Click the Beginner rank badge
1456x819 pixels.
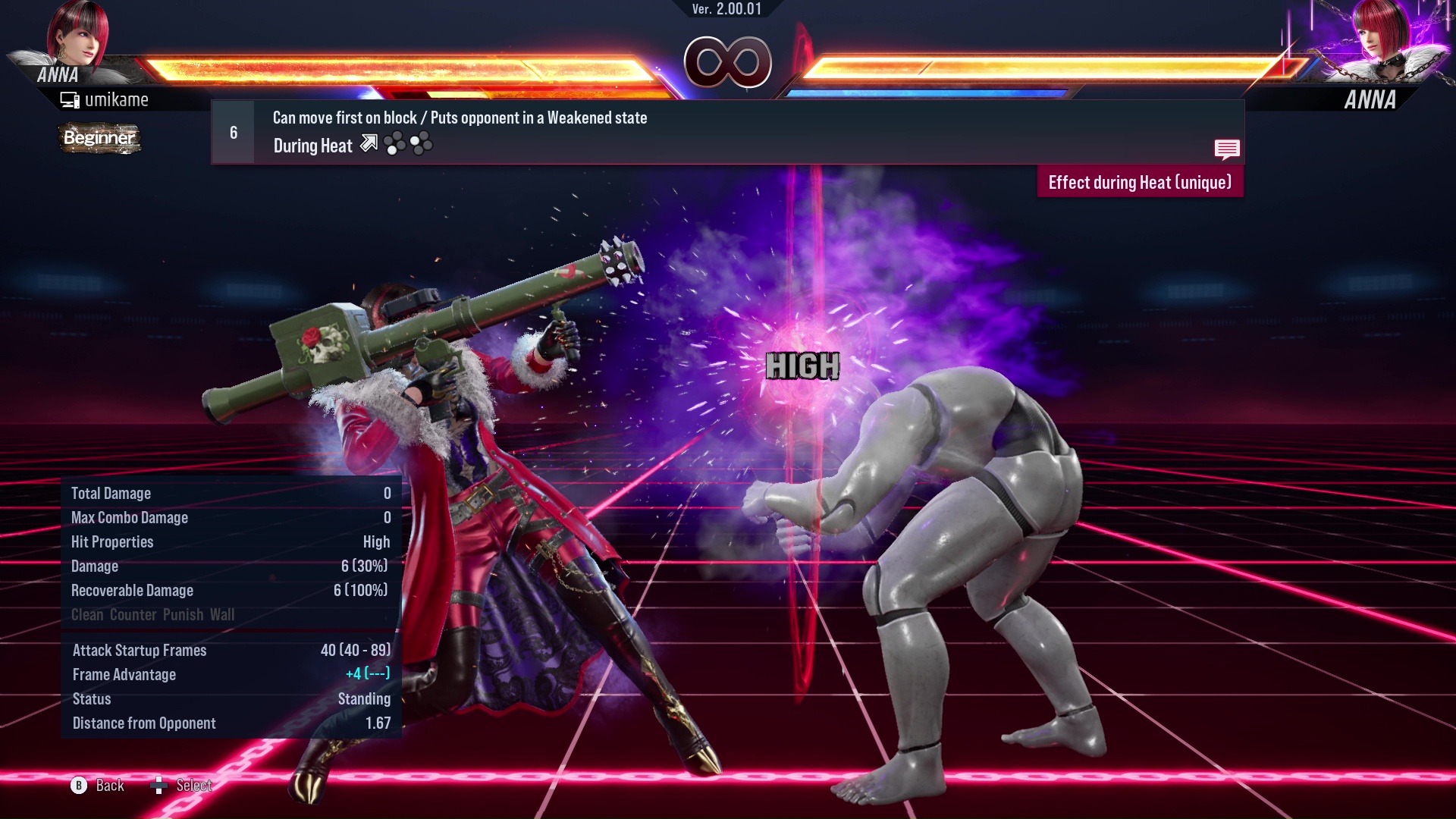pyautogui.click(x=99, y=139)
